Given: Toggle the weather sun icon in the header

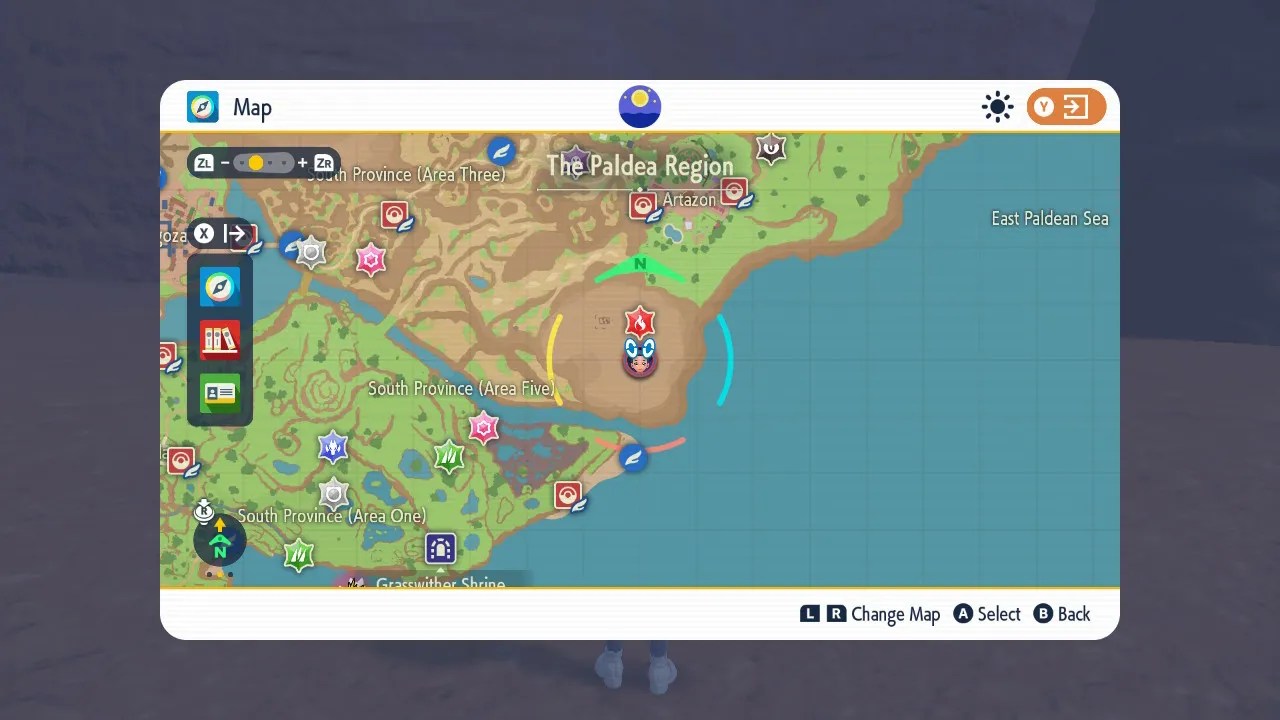Looking at the screenshot, I should coord(997,106).
